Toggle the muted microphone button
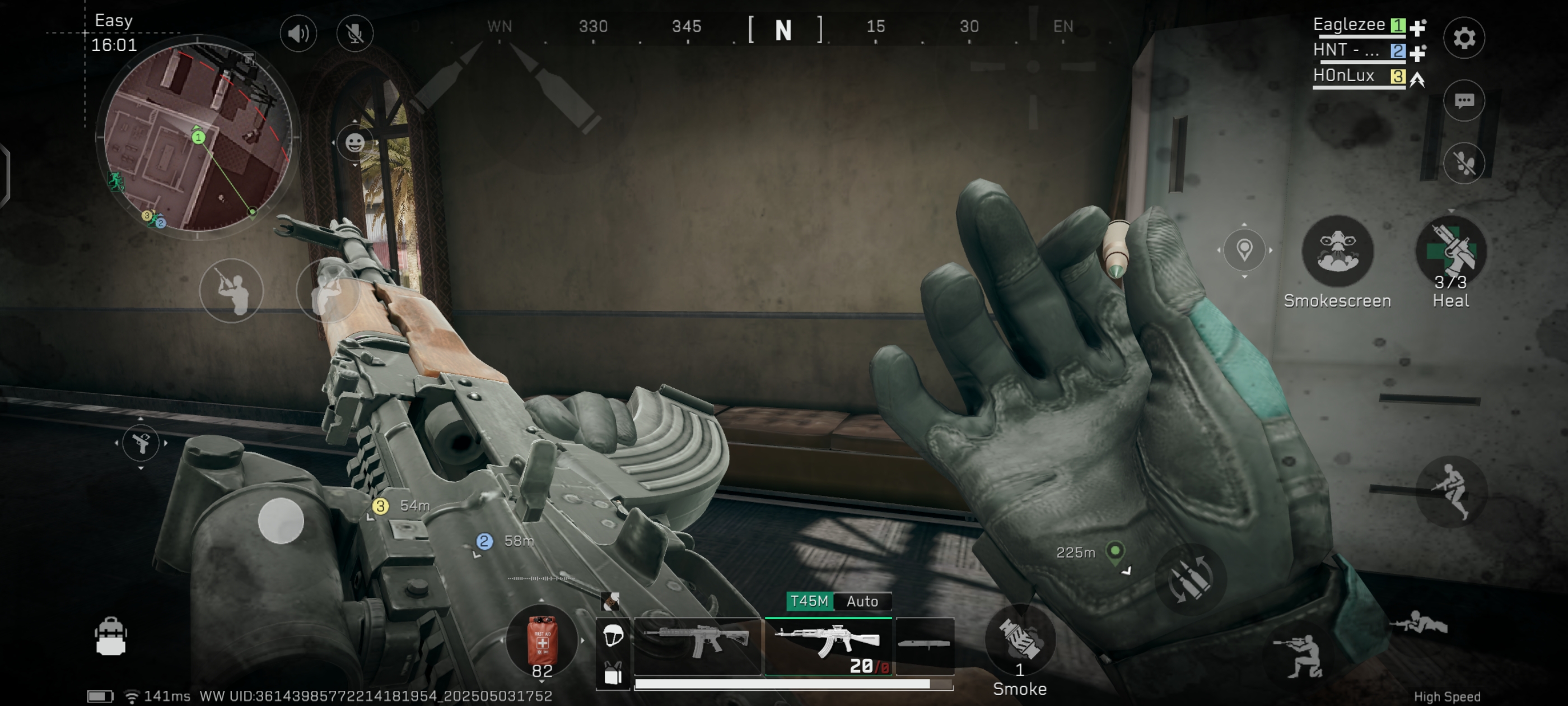 click(355, 33)
